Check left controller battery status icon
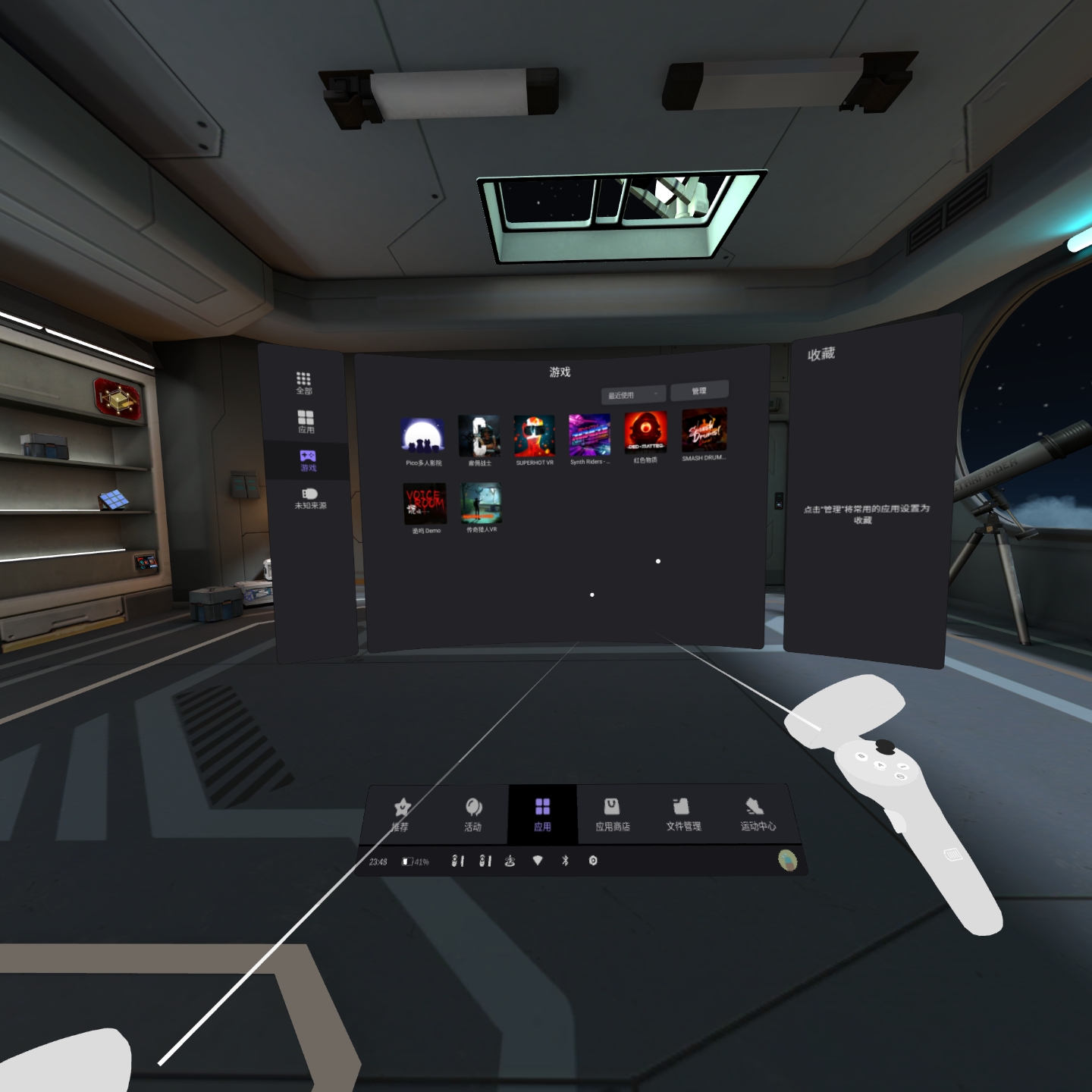This screenshot has height=1092, width=1092. click(x=456, y=861)
